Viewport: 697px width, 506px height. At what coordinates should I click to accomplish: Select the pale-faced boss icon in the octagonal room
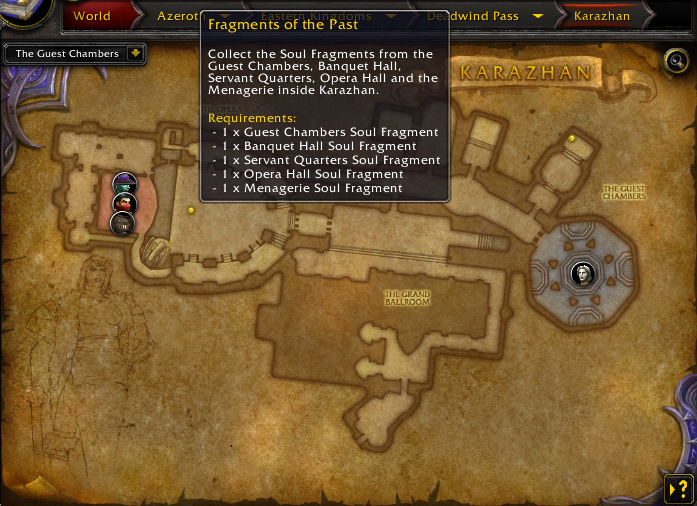[581, 272]
